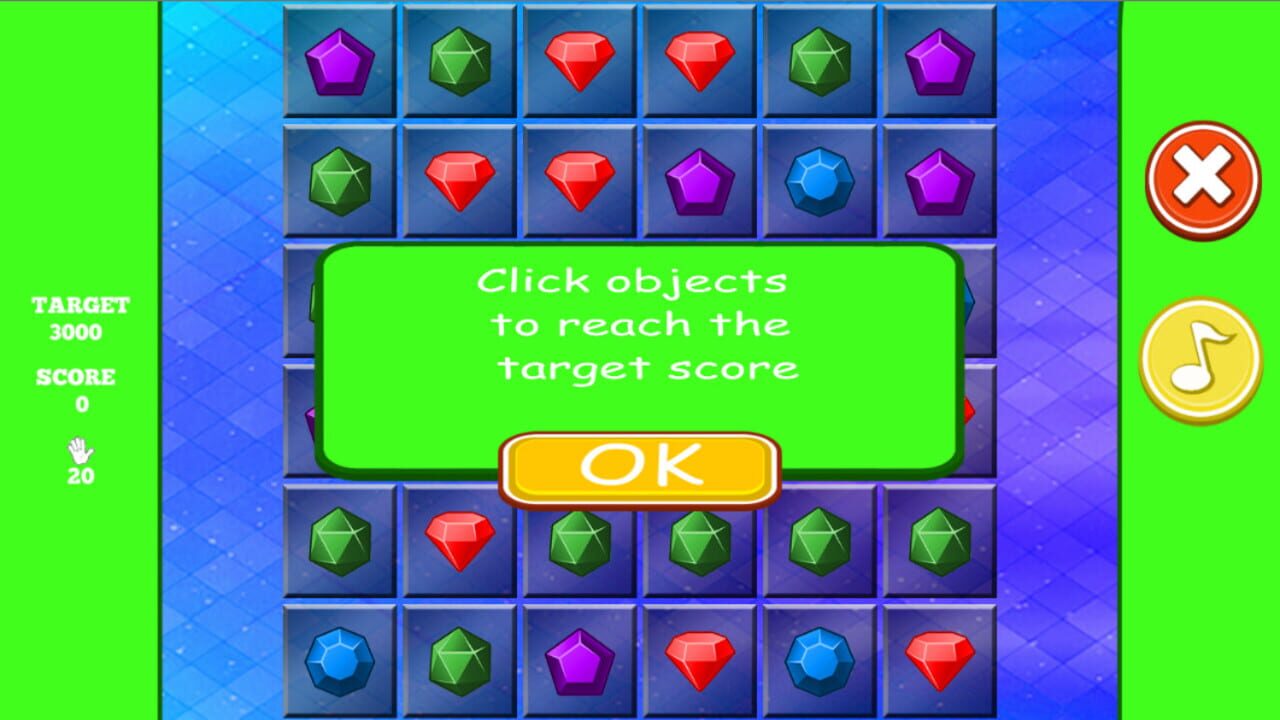Click the TARGET 3000 score label

78,318
